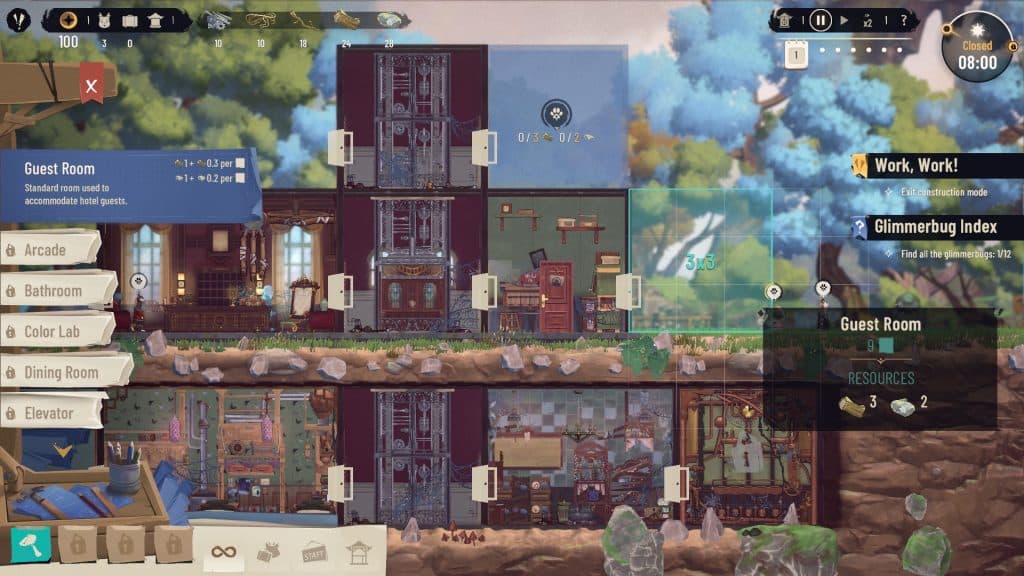The width and height of the screenshot is (1024, 576).
Task: Choose the Bathroom room option
Action: (55, 291)
